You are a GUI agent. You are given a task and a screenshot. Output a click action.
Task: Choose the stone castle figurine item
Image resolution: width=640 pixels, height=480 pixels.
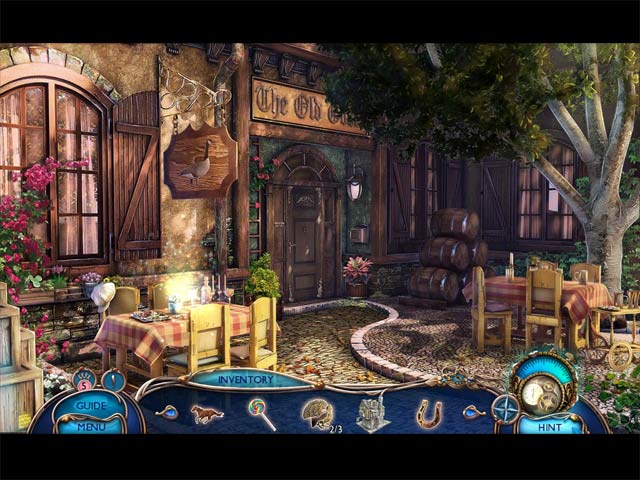[x=373, y=412]
